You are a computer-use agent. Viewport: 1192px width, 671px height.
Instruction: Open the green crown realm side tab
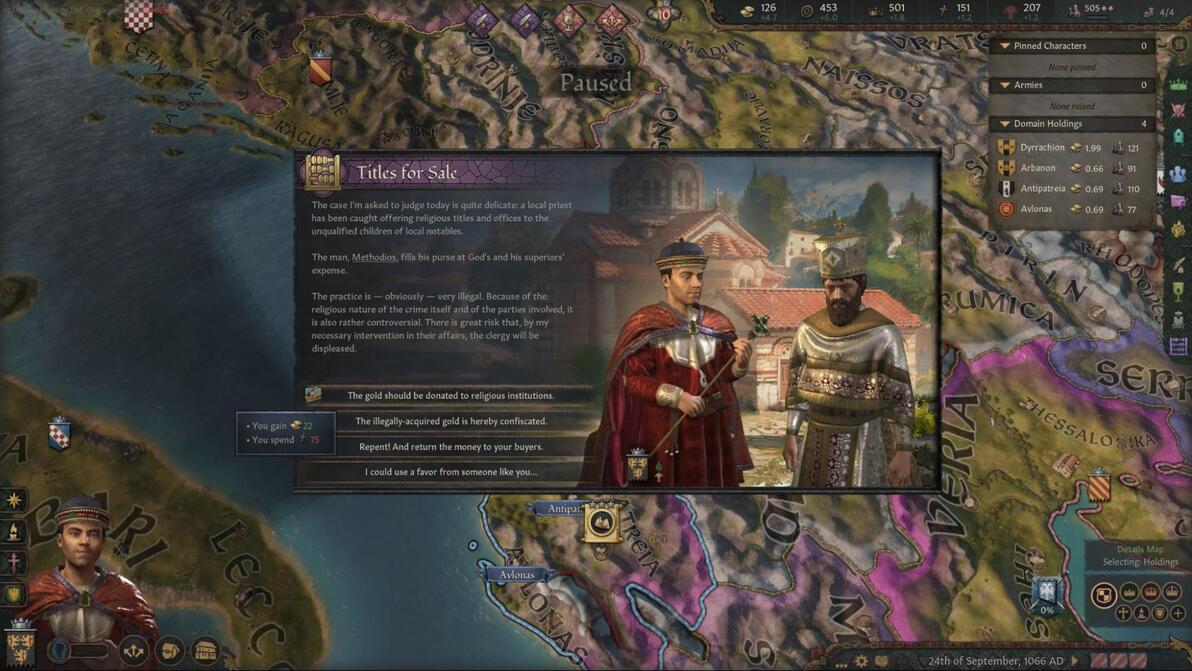[x=1178, y=84]
